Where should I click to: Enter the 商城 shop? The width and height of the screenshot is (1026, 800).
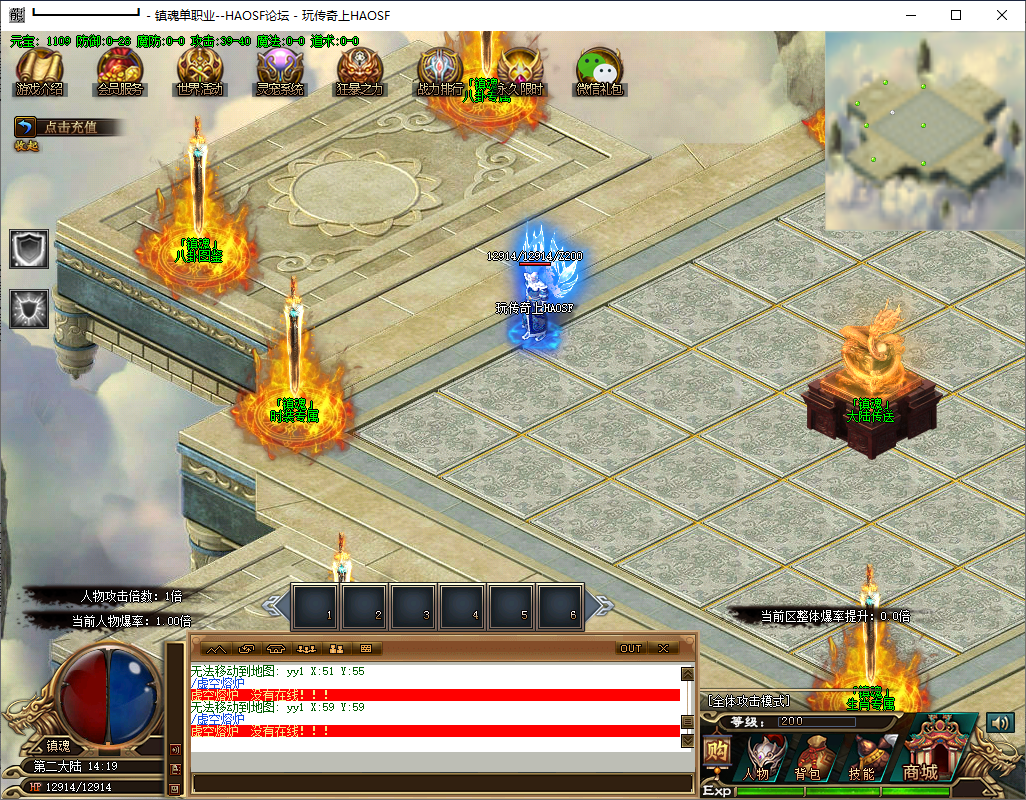(920, 755)
